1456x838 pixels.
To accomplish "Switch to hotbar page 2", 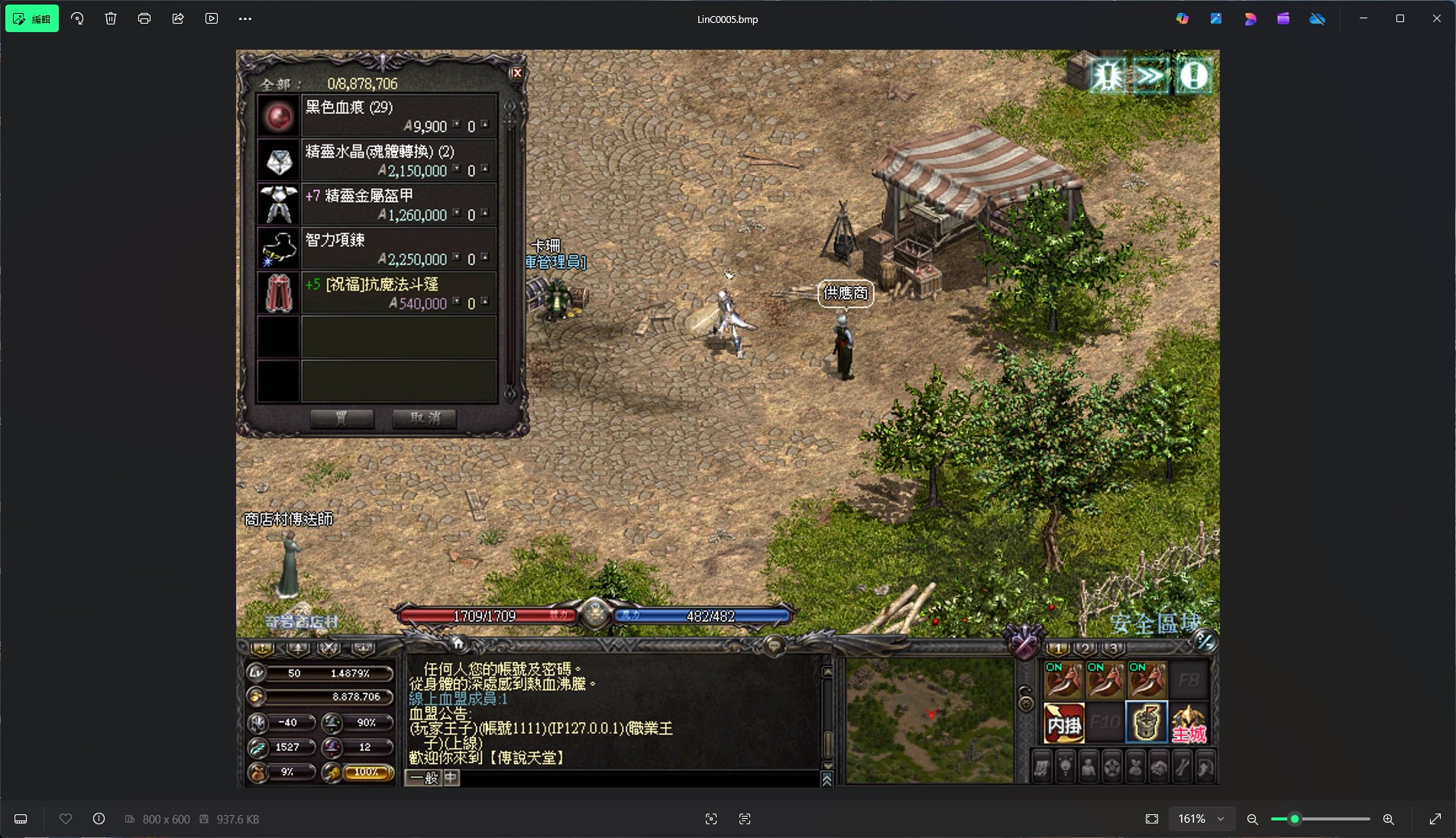I will coord(1086,649).
